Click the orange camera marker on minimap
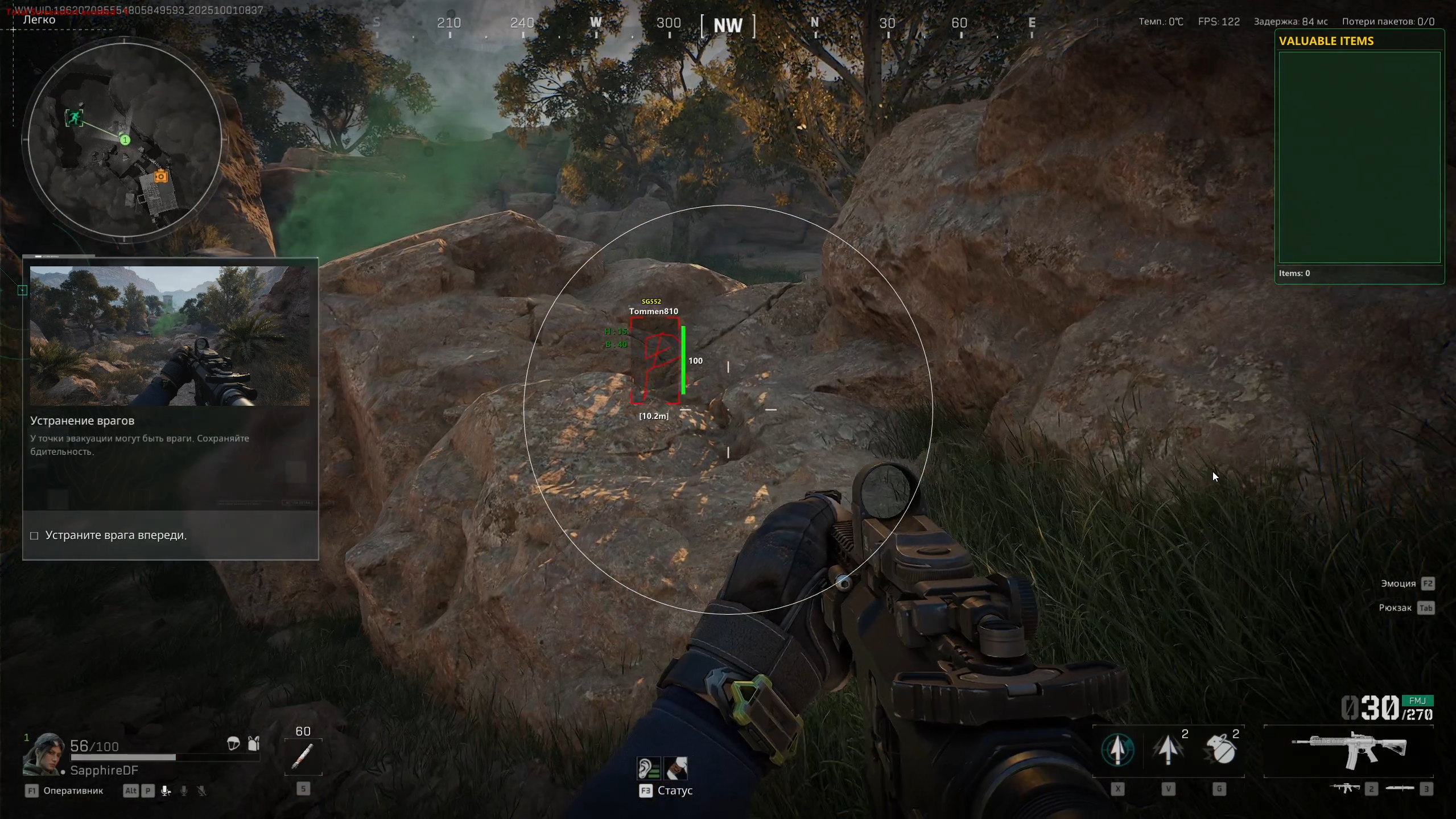Screen dimensions: 1456x819 pyautogui.click(x=161, y=176)
